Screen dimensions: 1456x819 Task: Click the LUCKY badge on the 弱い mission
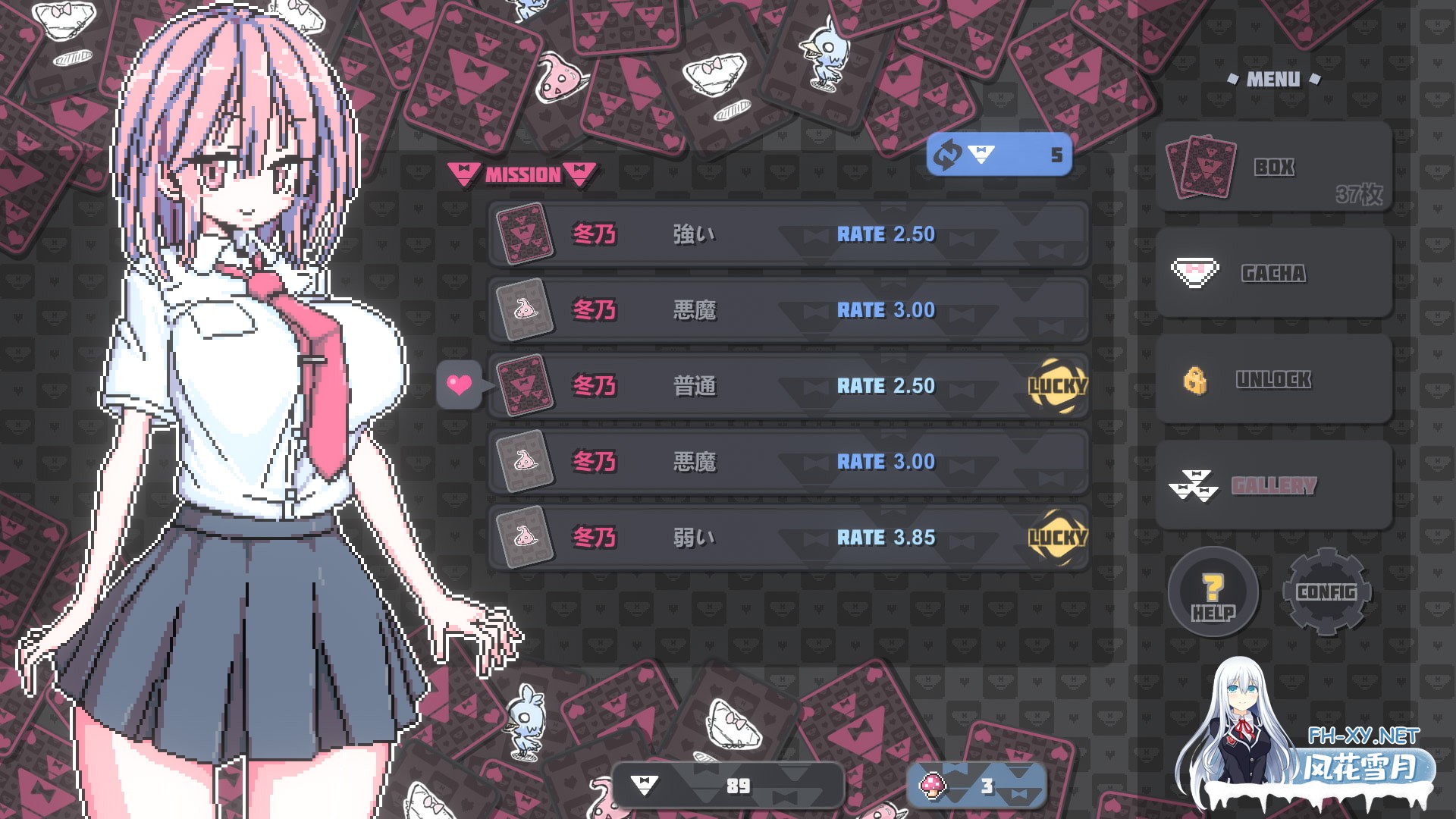click(x=1059, y=538)
